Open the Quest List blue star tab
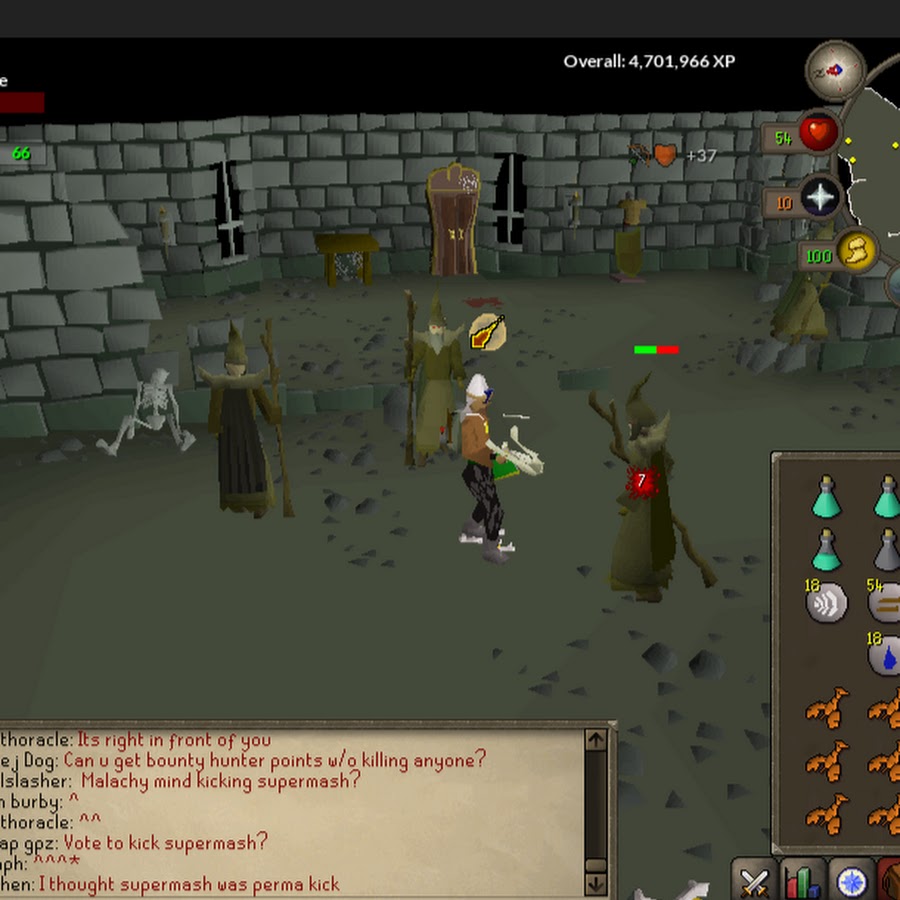Viewport: 900px width, 900px height. (851, 881)
